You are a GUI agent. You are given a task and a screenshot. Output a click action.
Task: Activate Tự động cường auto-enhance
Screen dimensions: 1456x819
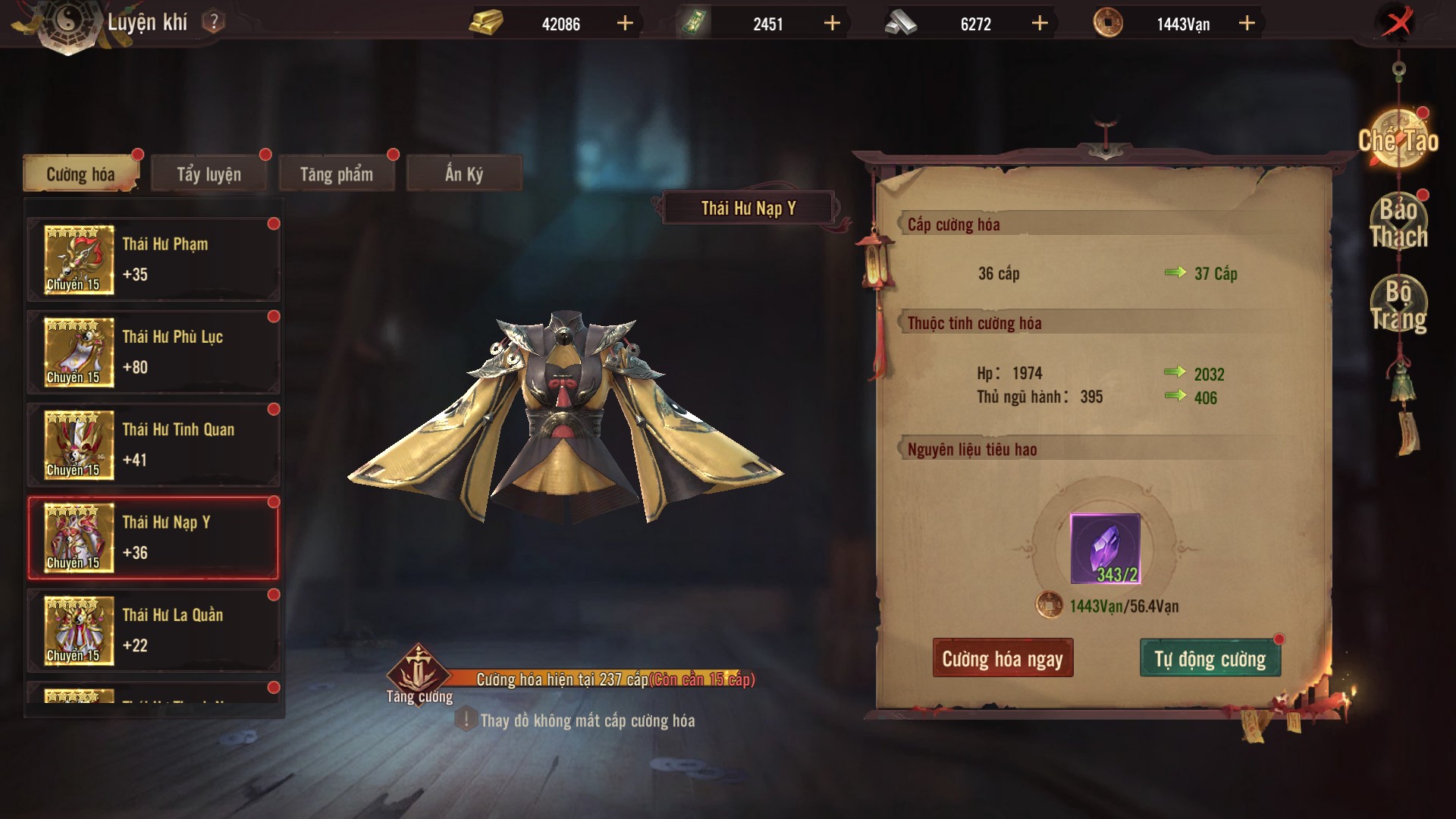coord(1210,658)
